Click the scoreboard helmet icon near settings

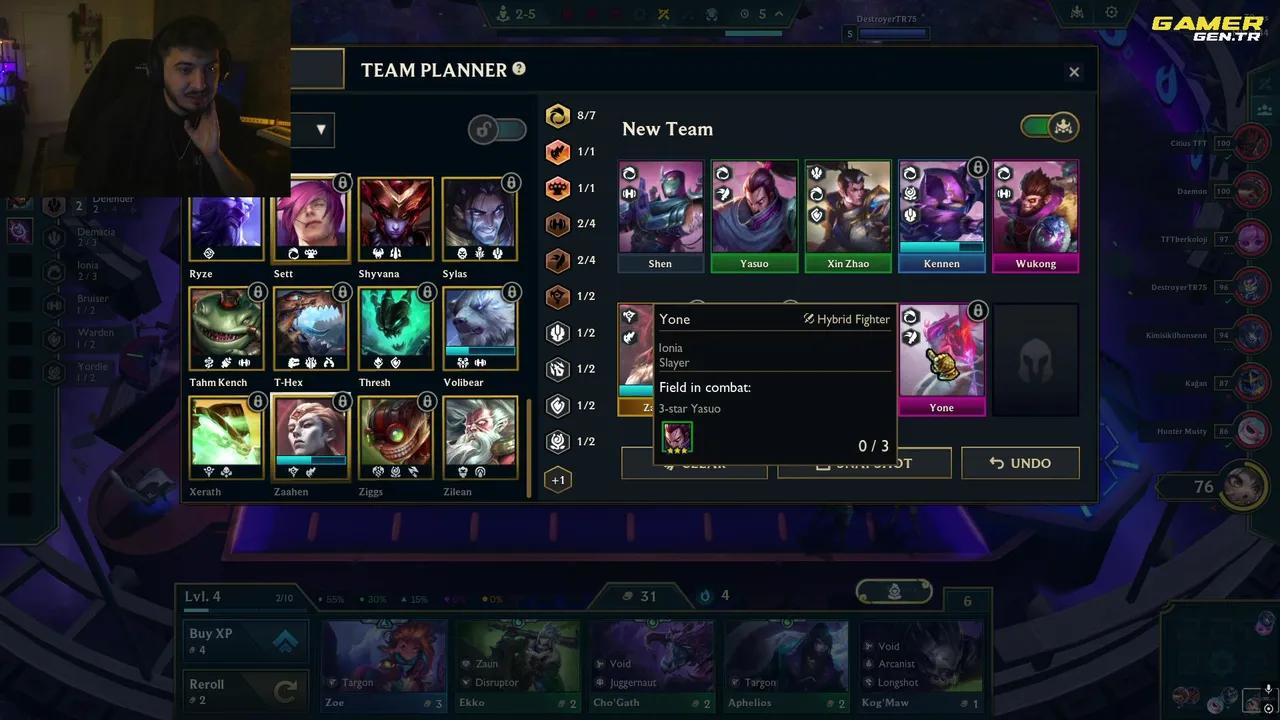(x=1075, y=13)
